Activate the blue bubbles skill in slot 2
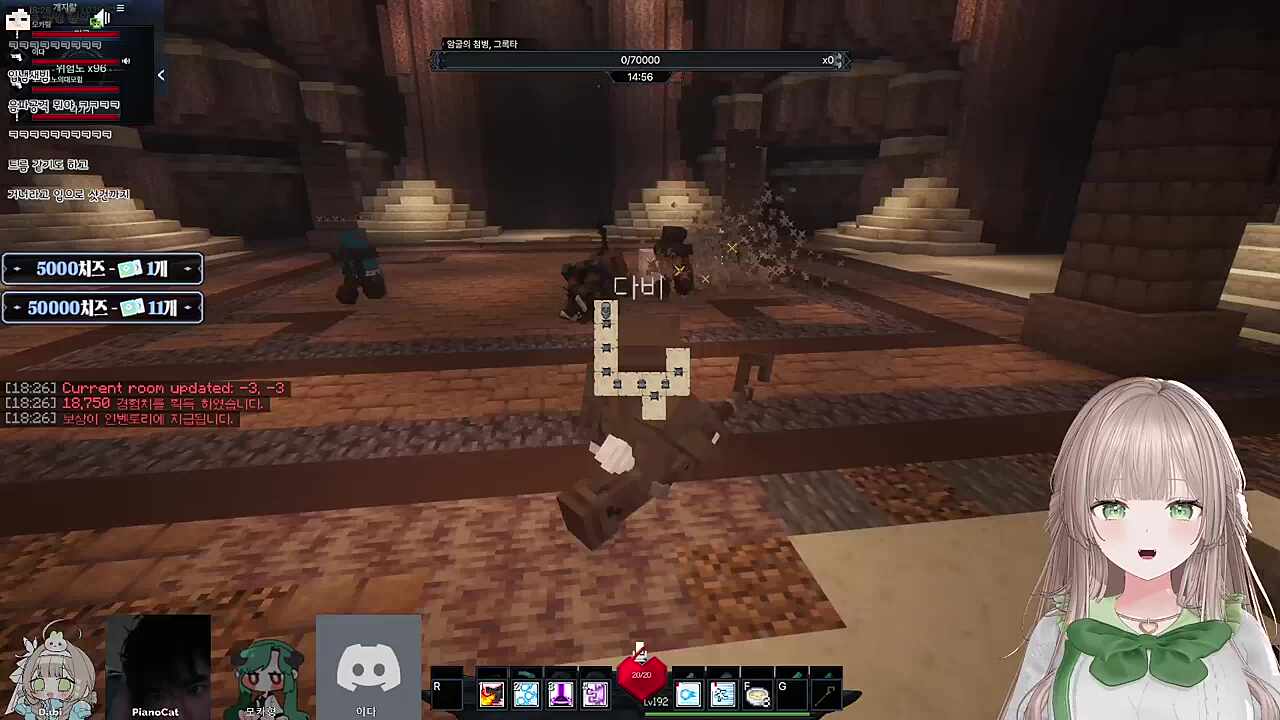 click(526, 694)
